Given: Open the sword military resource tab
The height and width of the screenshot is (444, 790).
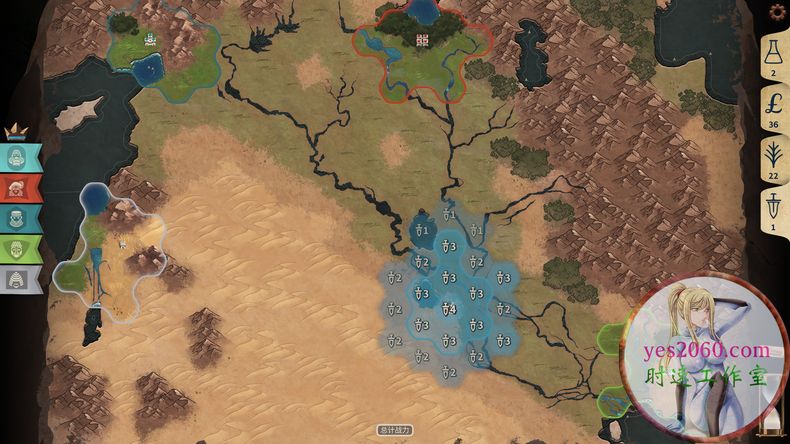Looking at the screenshot, I should (774, 210).
